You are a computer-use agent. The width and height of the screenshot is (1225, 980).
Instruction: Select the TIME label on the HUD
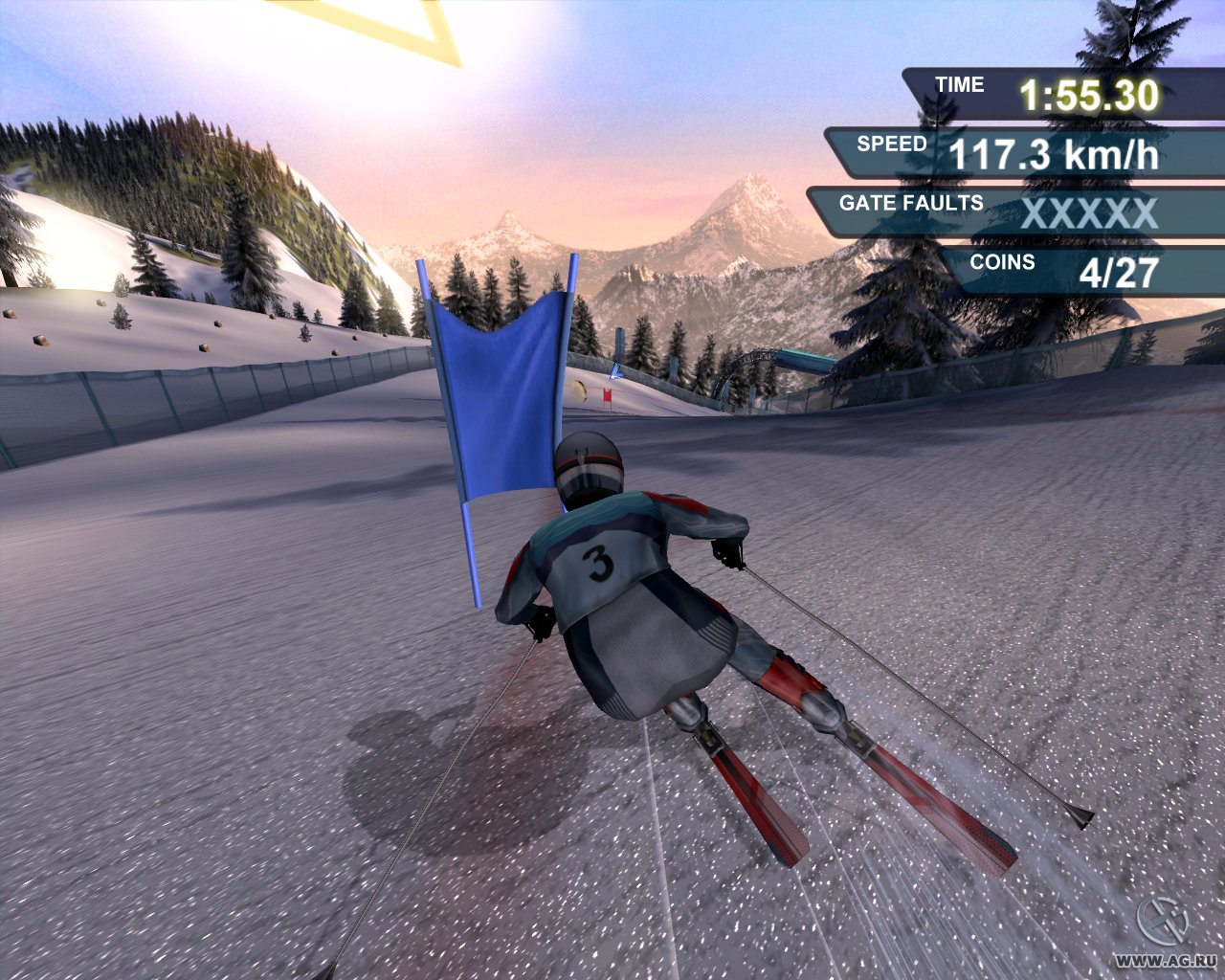957,84
